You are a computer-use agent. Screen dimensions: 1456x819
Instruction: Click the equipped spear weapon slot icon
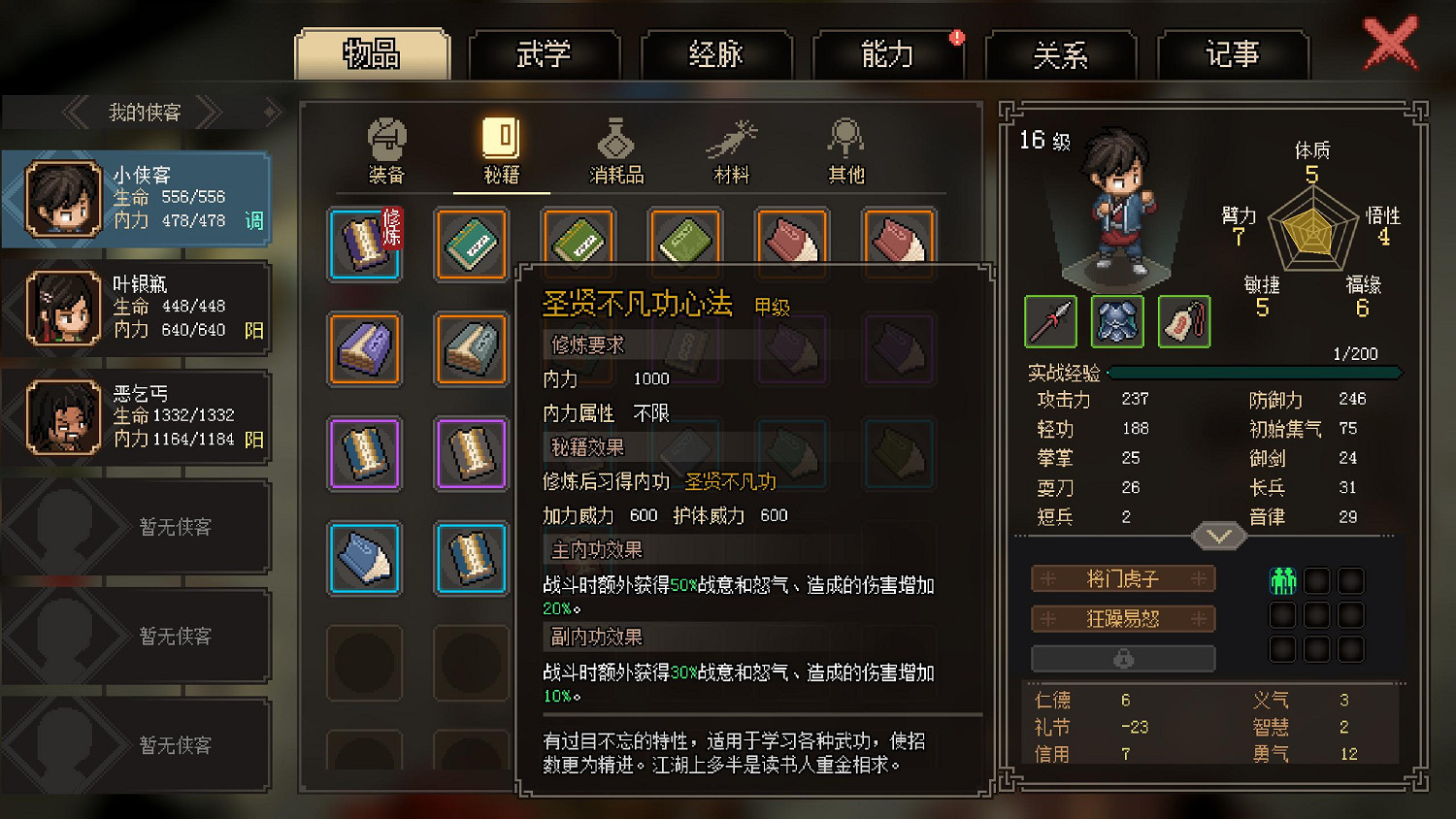[1049, 321]
